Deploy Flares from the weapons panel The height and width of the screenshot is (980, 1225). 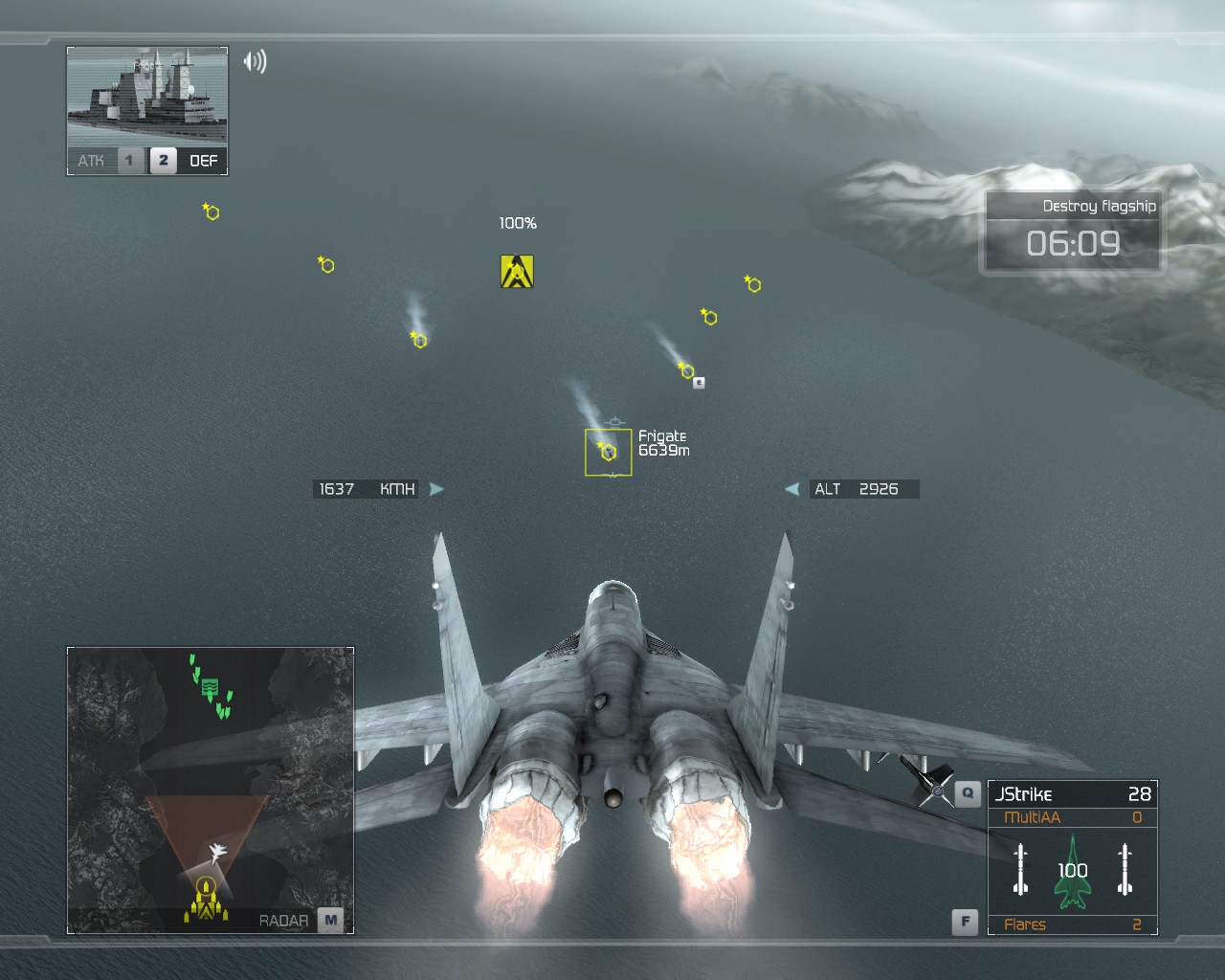(1072, 924)
